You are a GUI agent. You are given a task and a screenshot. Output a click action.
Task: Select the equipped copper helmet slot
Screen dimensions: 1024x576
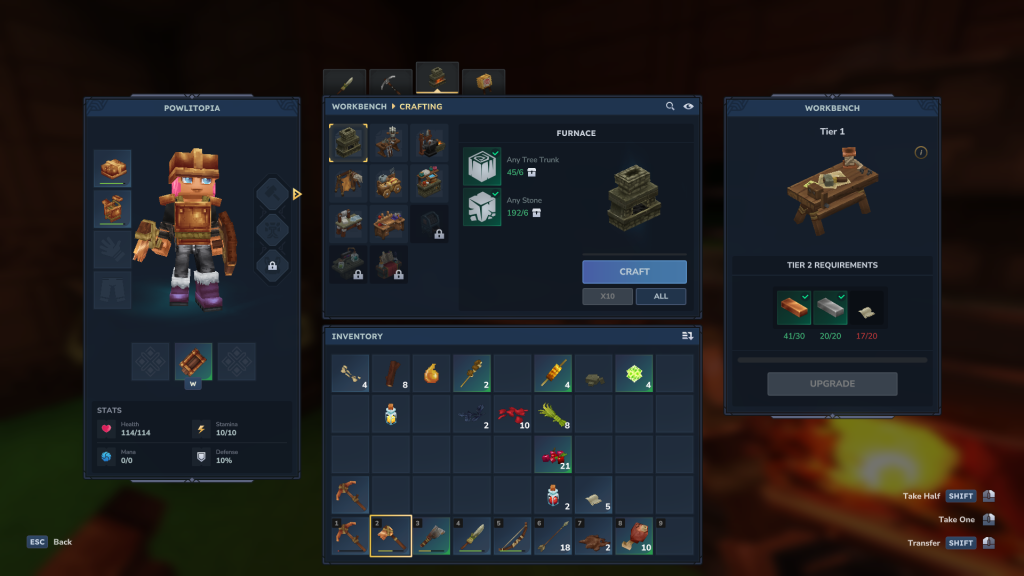[112, 168]
